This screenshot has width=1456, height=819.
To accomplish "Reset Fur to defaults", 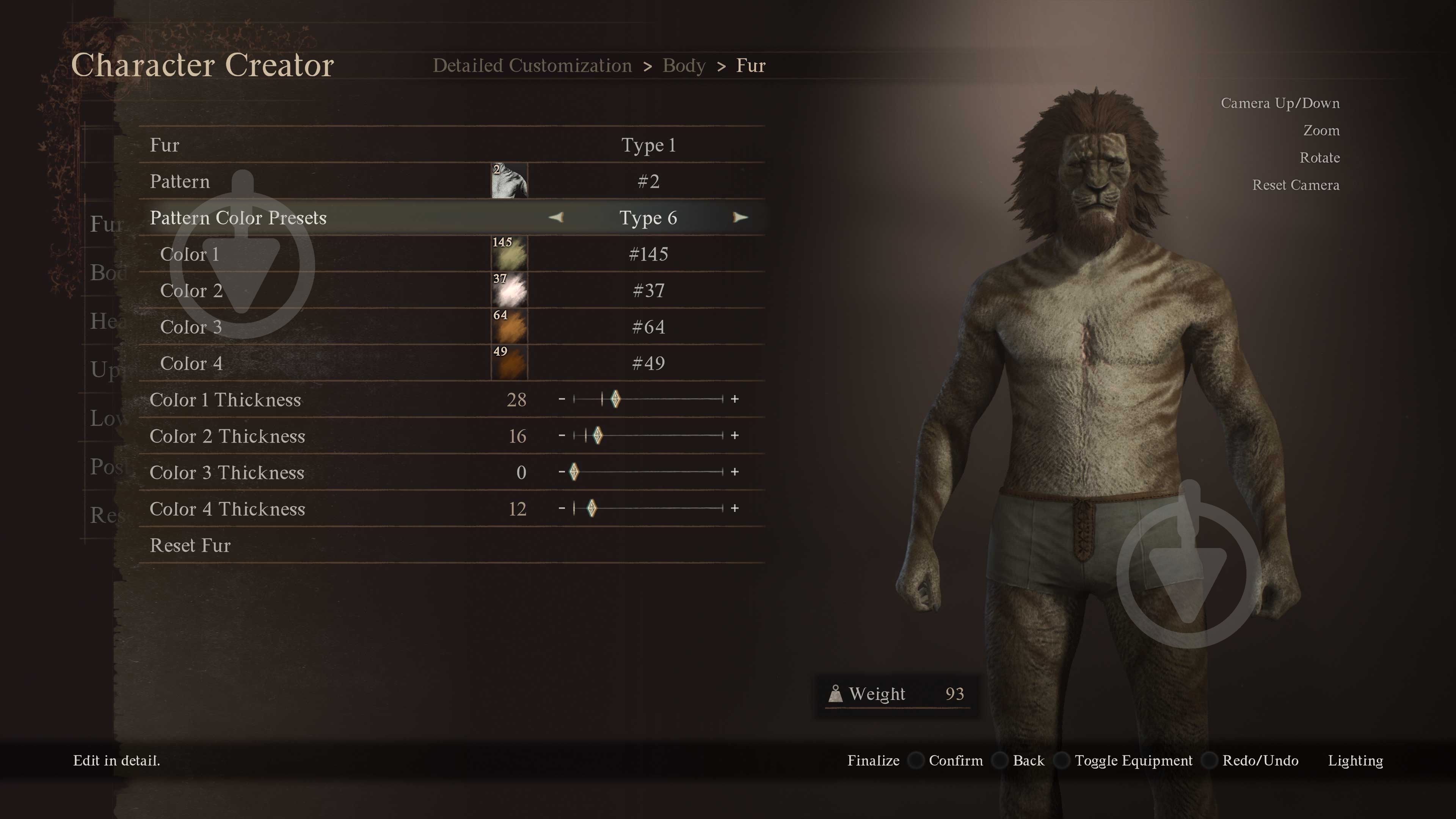I will (x=190, y=546).
